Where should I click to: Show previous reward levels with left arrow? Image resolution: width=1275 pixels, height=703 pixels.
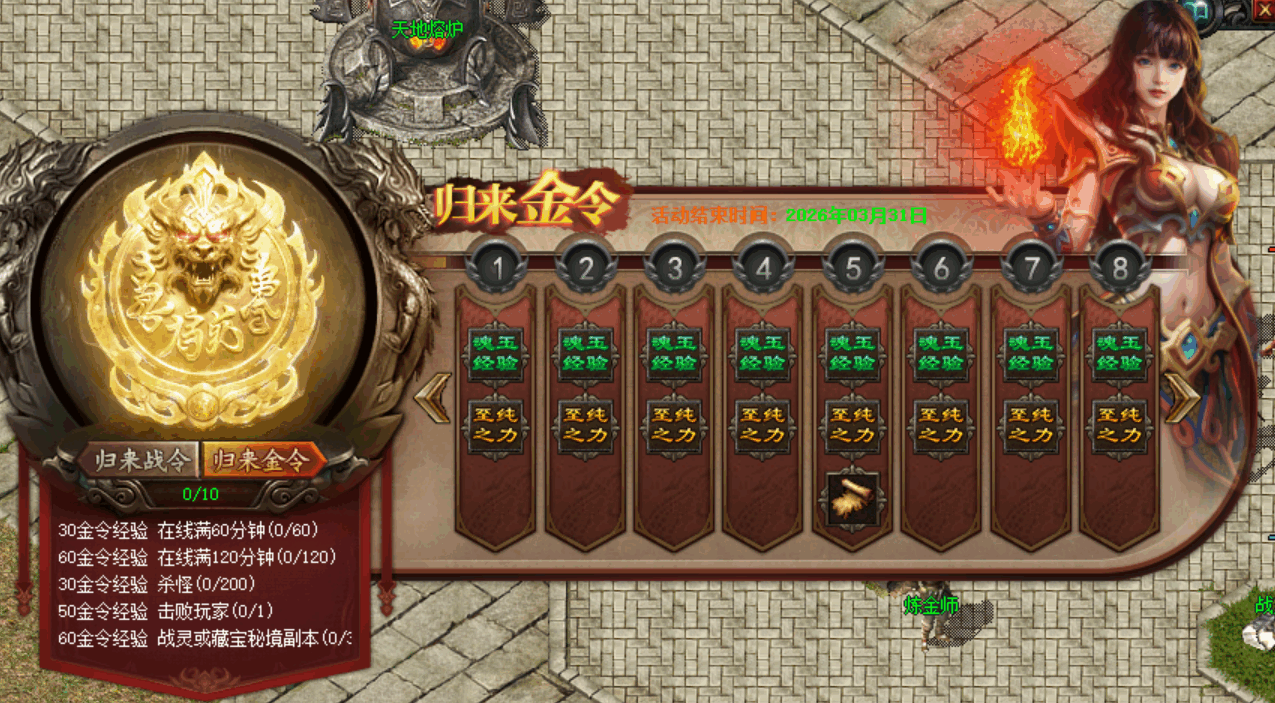coord(434,397)
